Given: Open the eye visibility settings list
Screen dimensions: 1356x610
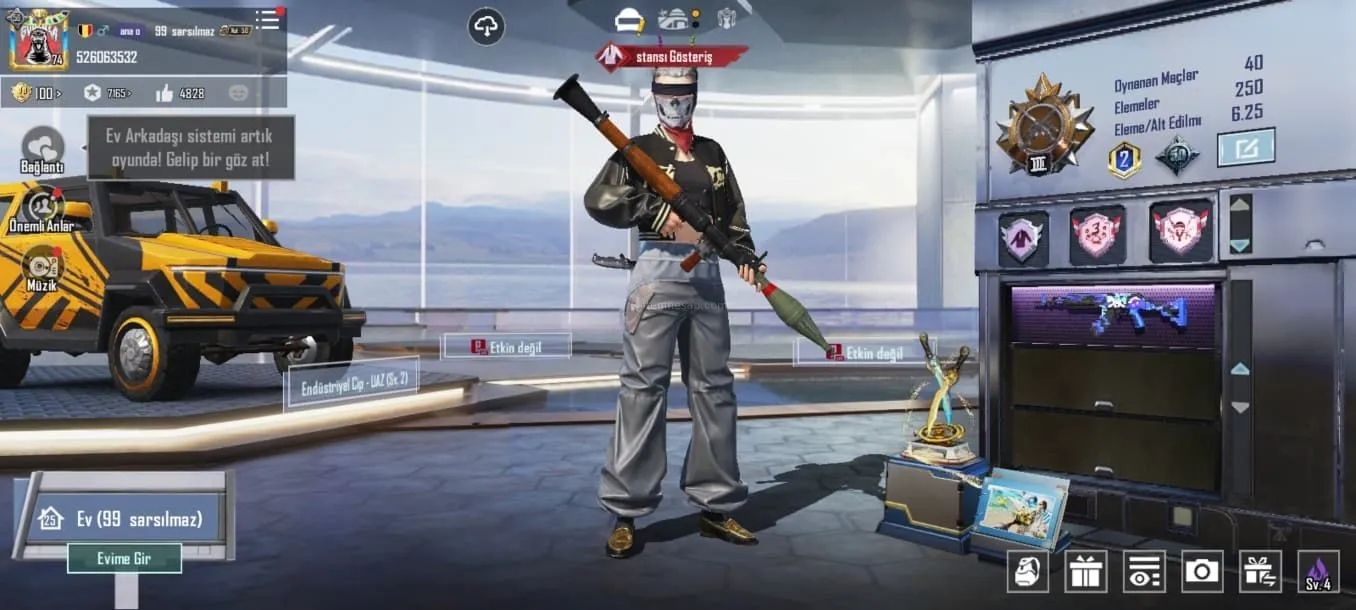Looking at the screenshot, I should click(1143, 571).
